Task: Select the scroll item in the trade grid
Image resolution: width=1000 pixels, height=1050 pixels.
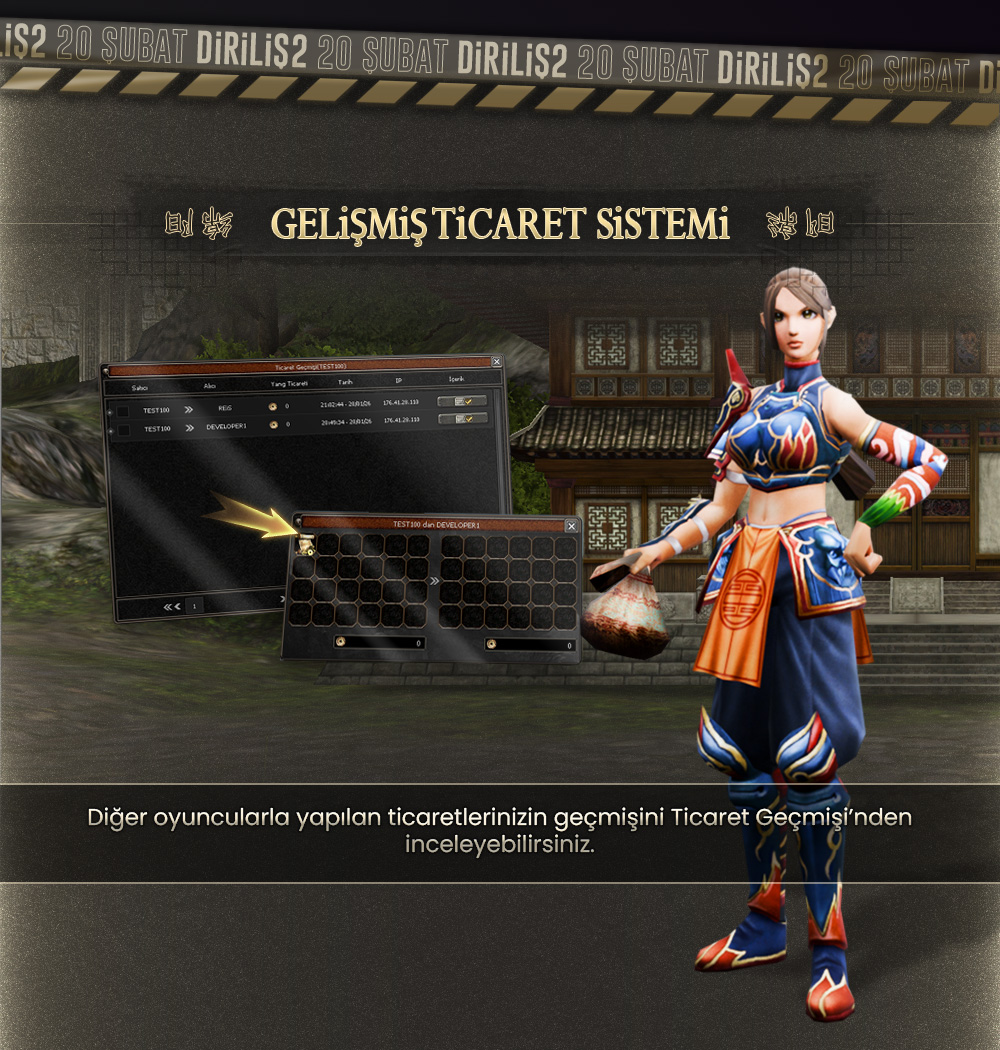Action: tap(303, 545)
